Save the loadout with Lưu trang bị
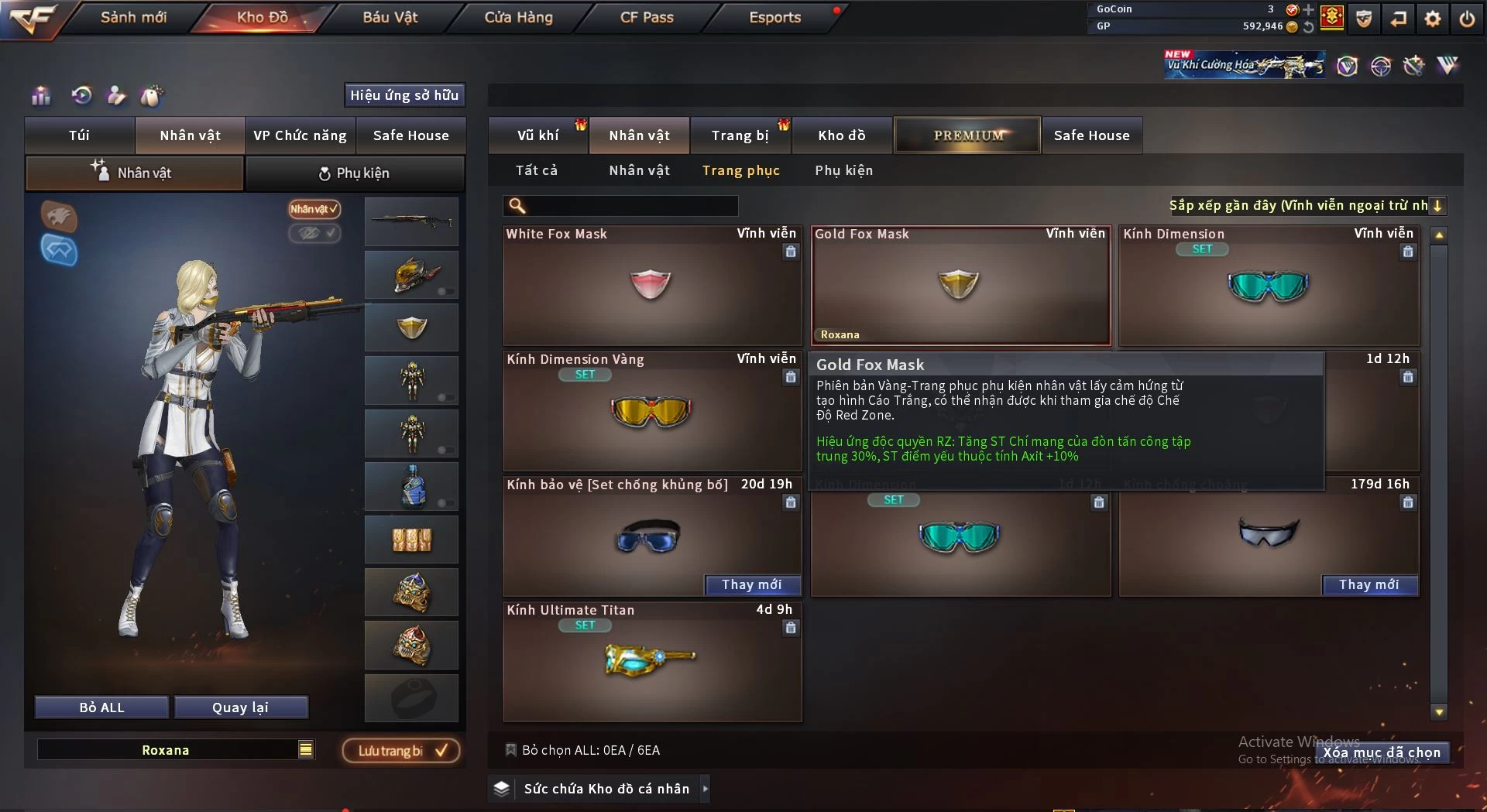The width and height of the screenshot is (1487, 812). pos(401,751)
